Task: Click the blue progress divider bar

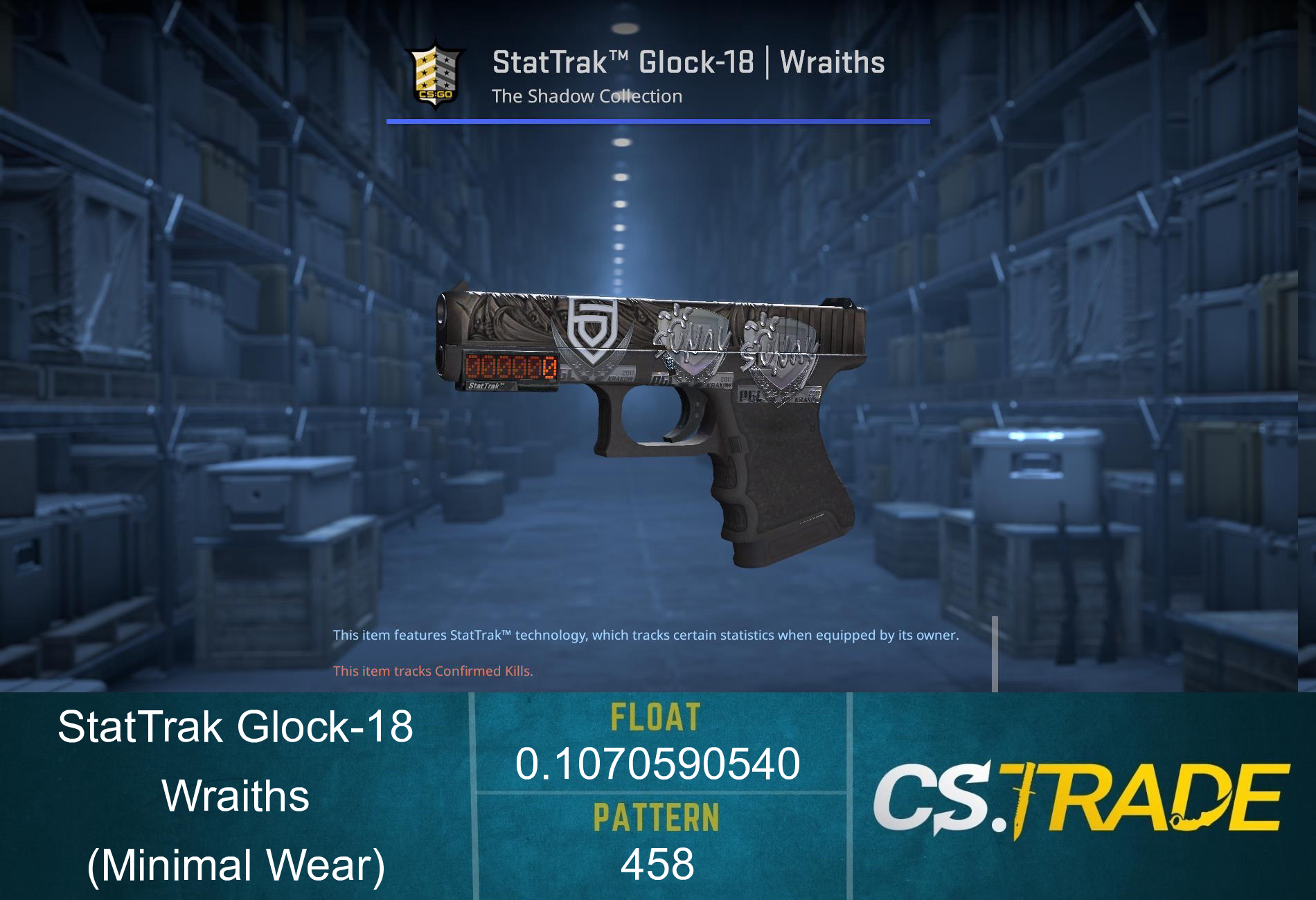Action: (x=658, y=122)
